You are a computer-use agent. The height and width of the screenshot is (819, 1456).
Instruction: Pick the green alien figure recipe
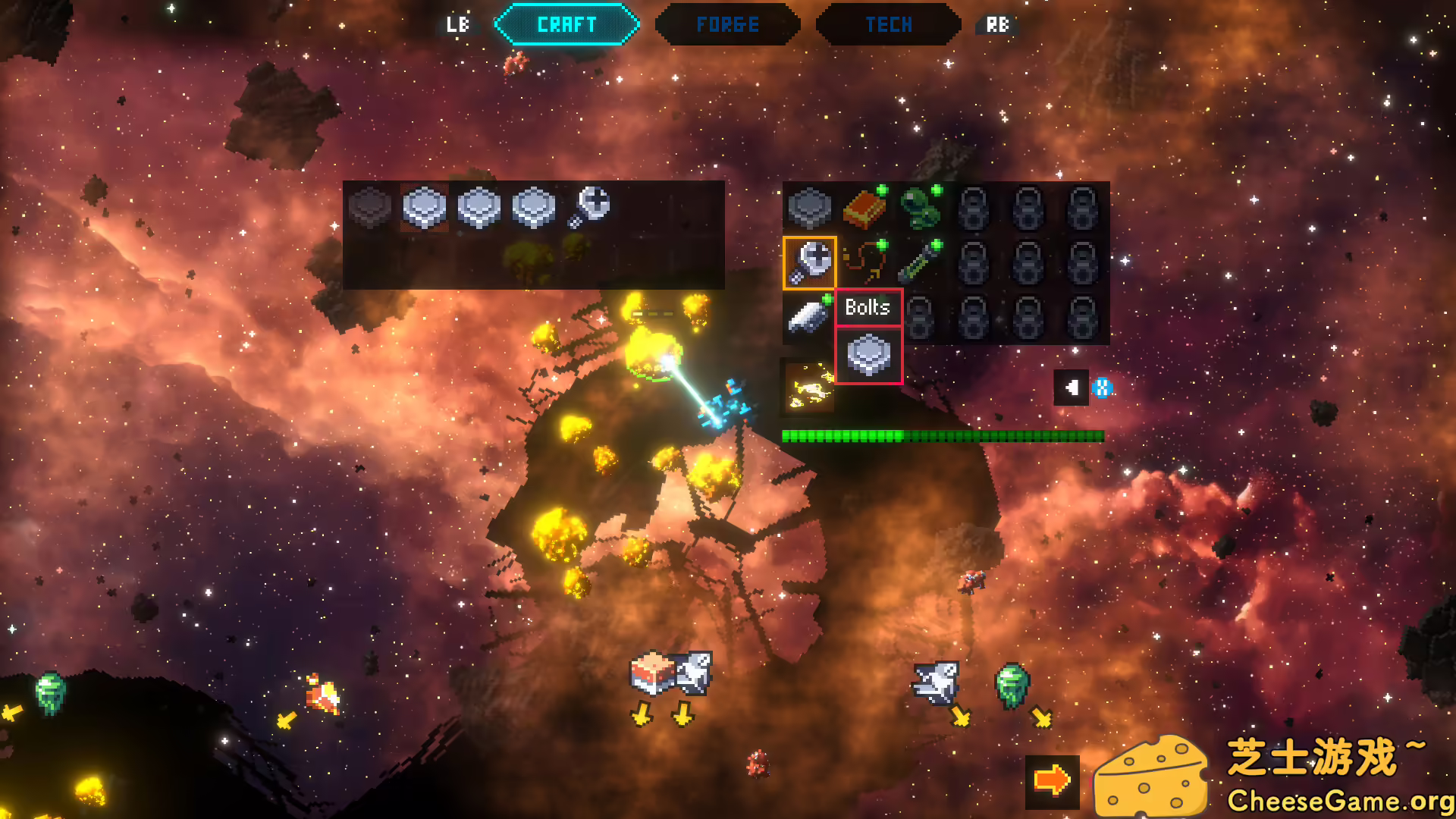(918, 208)
